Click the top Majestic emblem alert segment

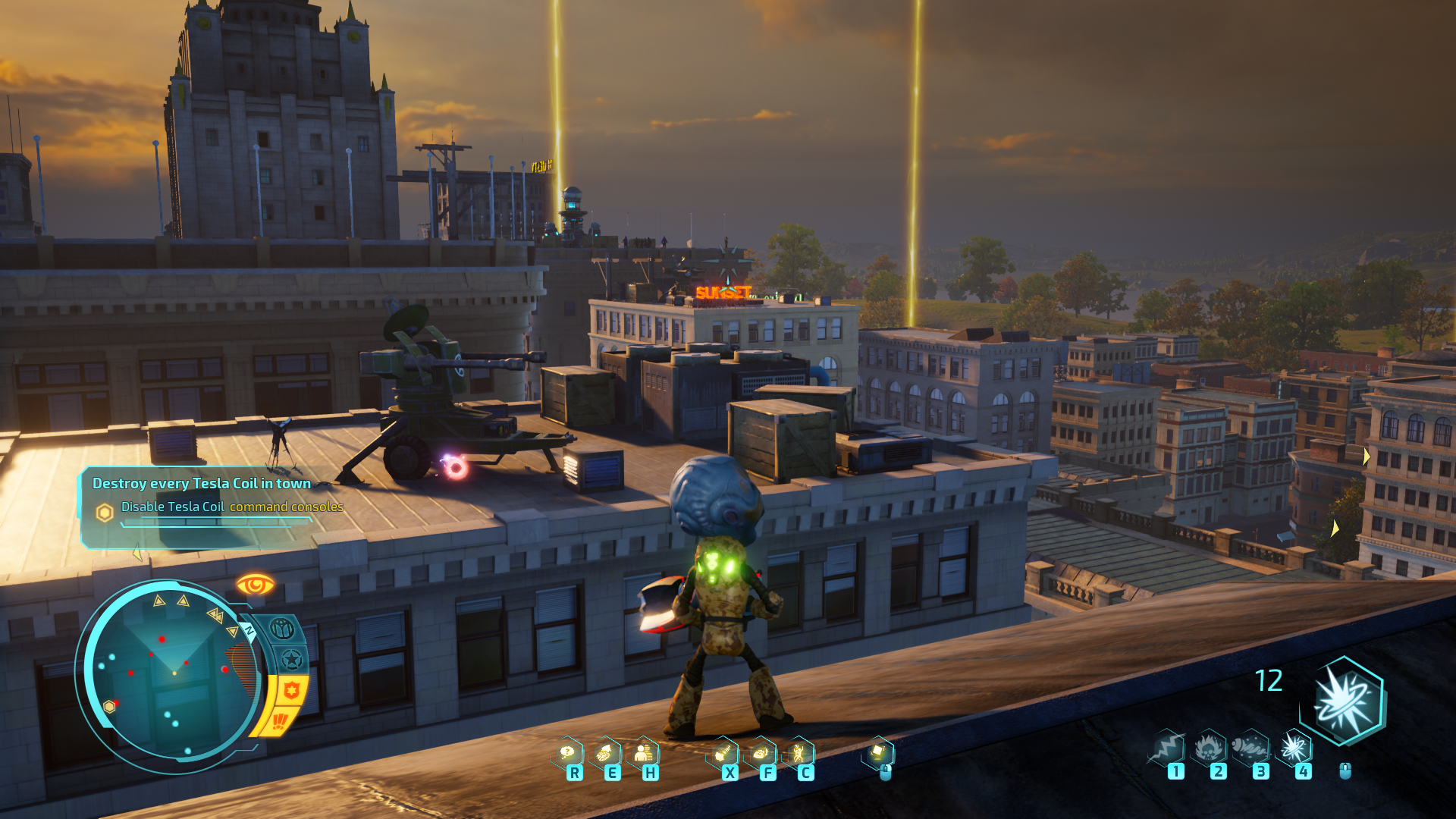point(281,629)
